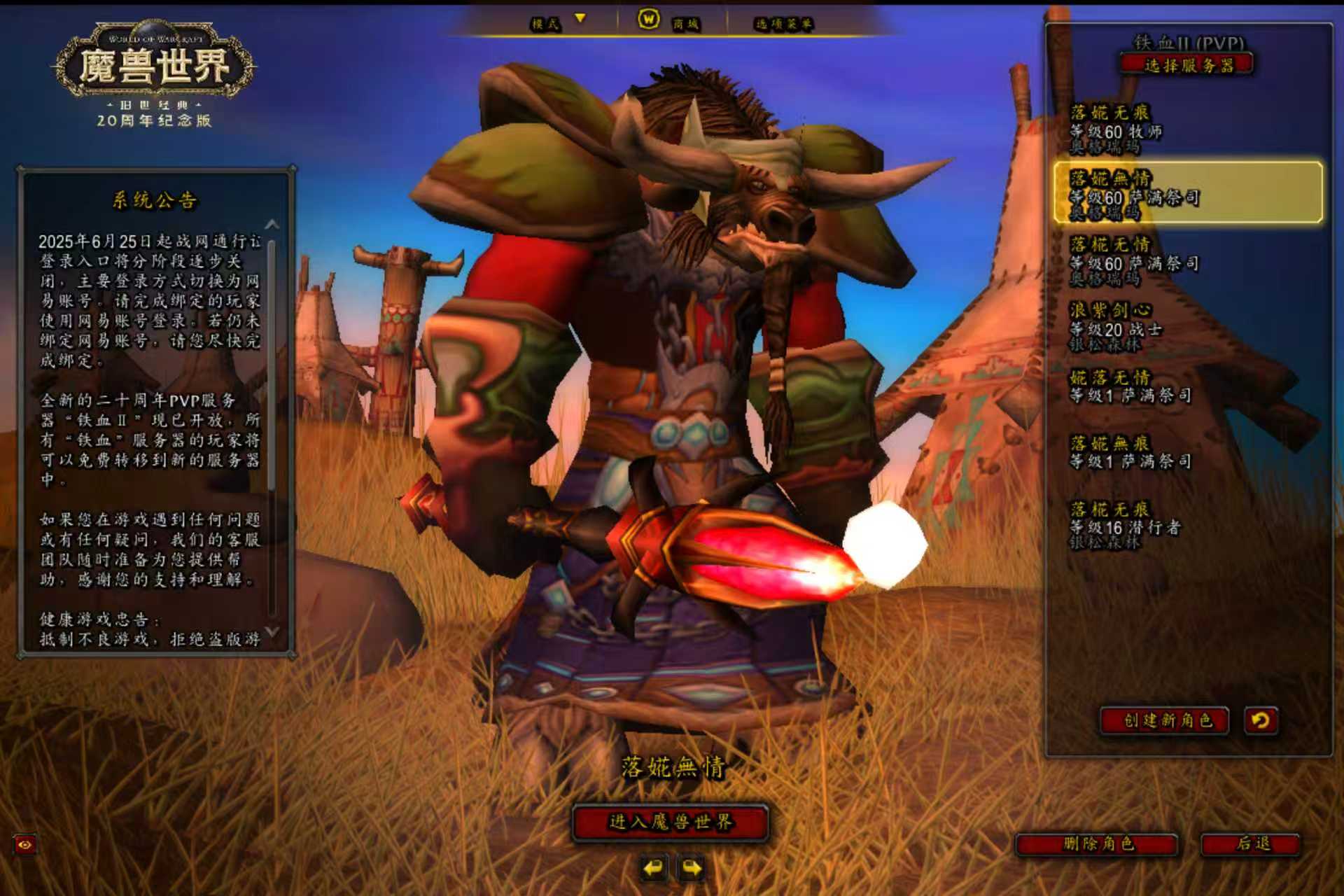
Task: Open the 模式 mode dropdown
Action: tap(558, 23)
